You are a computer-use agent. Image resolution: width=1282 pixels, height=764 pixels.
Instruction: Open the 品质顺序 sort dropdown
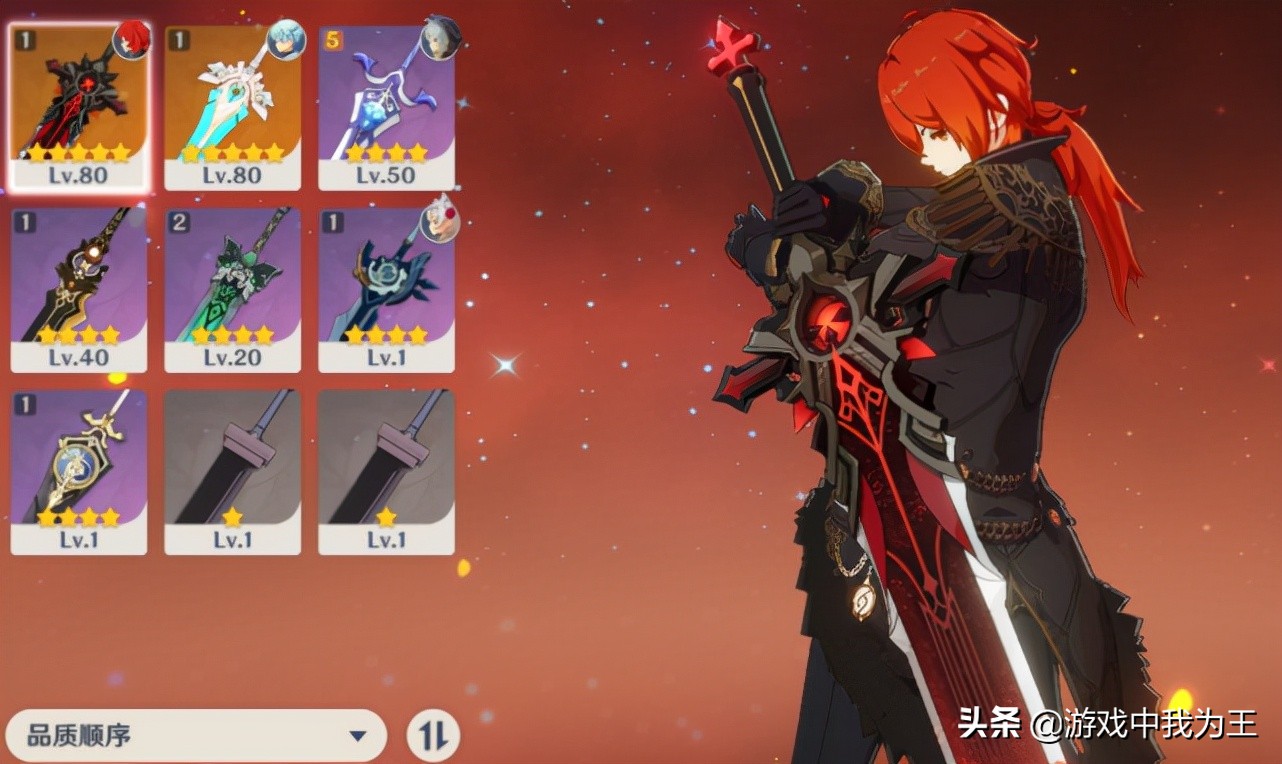[196, 737]
